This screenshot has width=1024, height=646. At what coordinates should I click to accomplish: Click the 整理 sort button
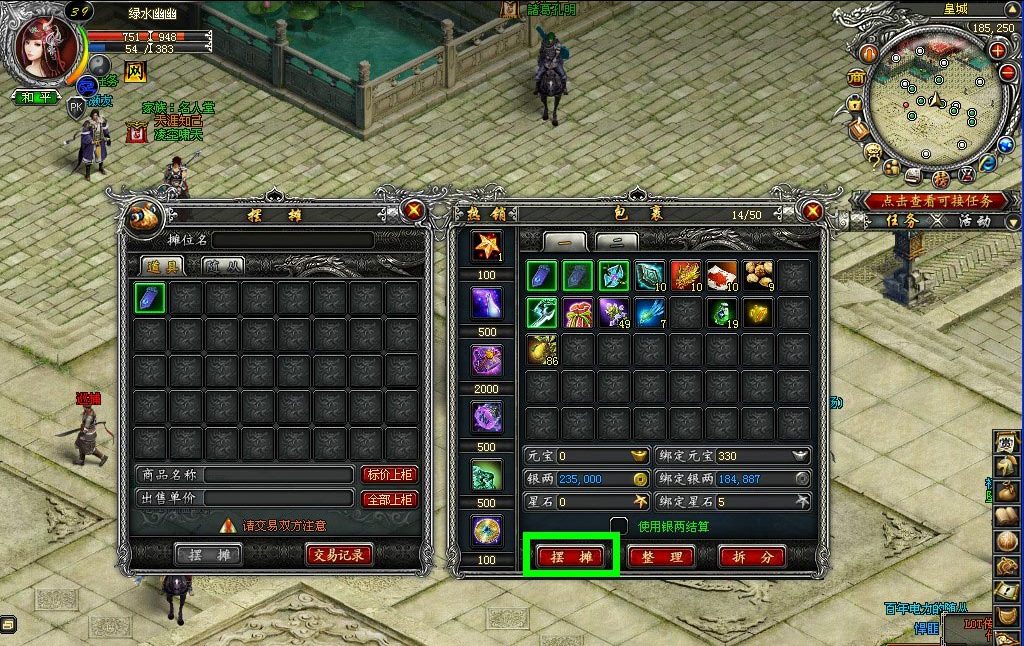click(x=661, y=556)
